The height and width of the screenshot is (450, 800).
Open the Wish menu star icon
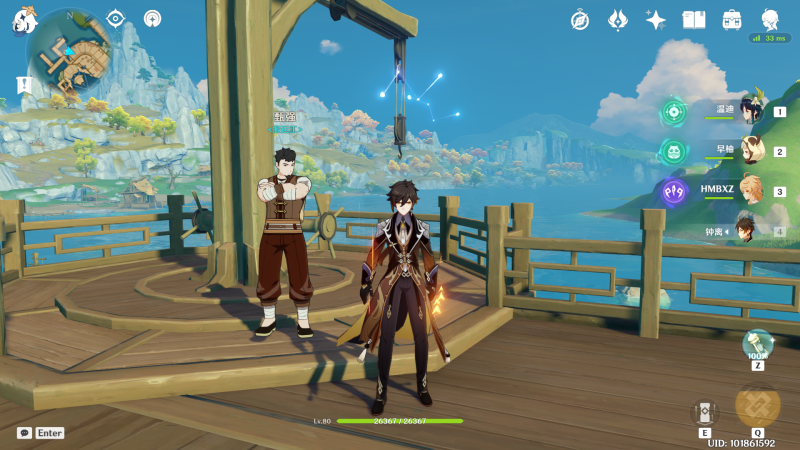[656, 19]
